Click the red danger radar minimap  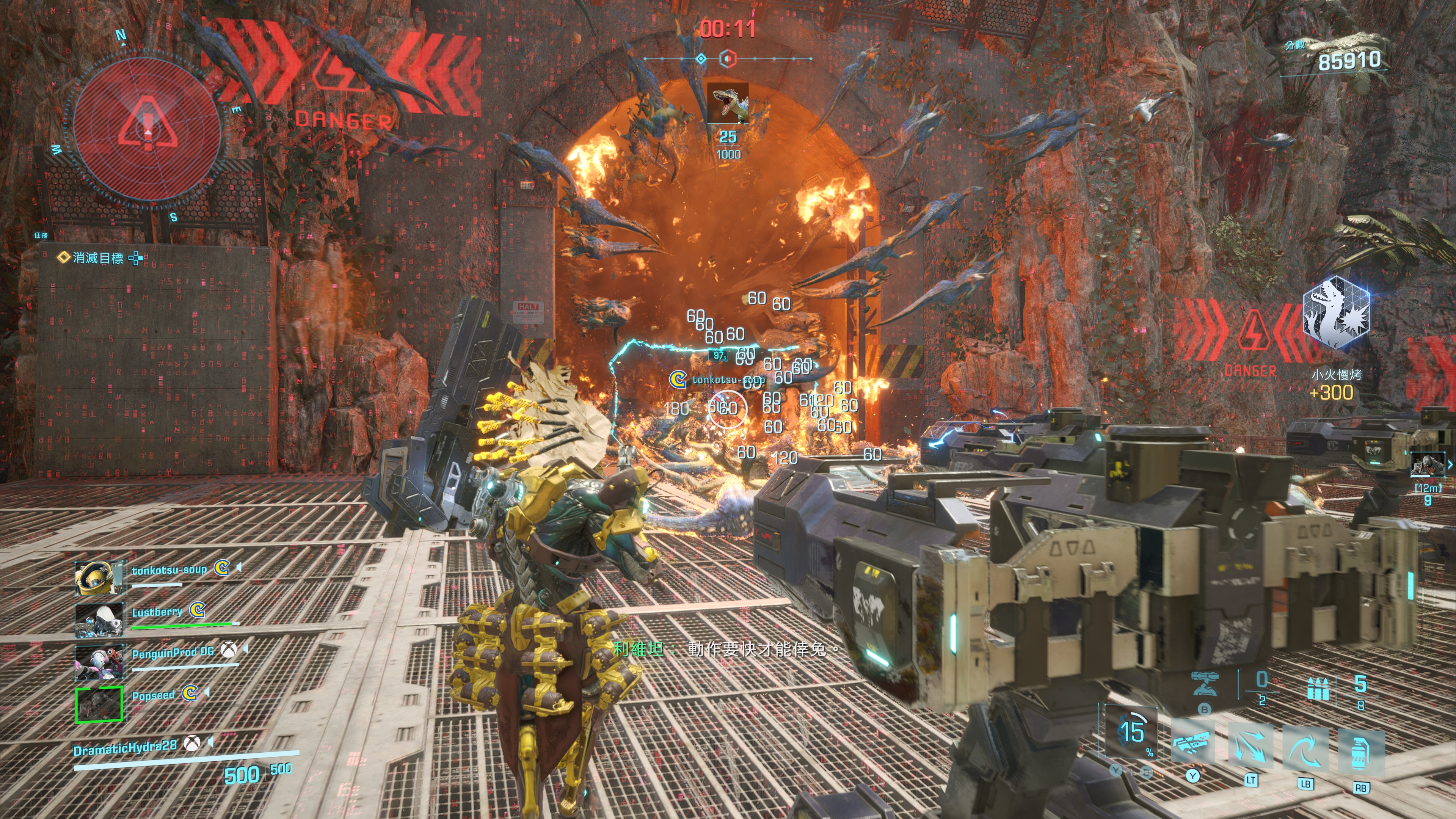[147, 128]
